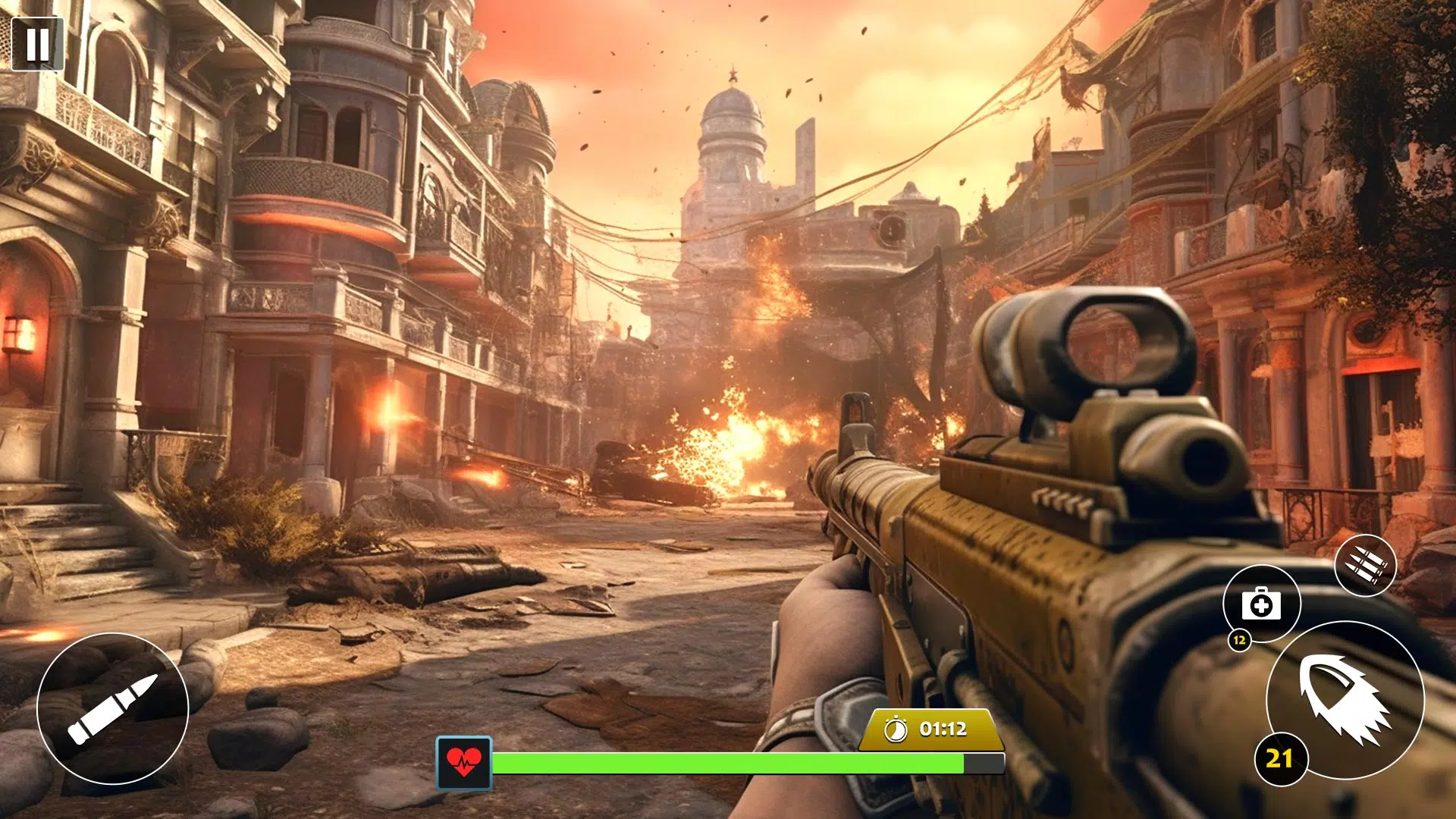This screenshot has height=819, width=1456.
Task: Tap the bullet reload button
Action: coord(113,708)
